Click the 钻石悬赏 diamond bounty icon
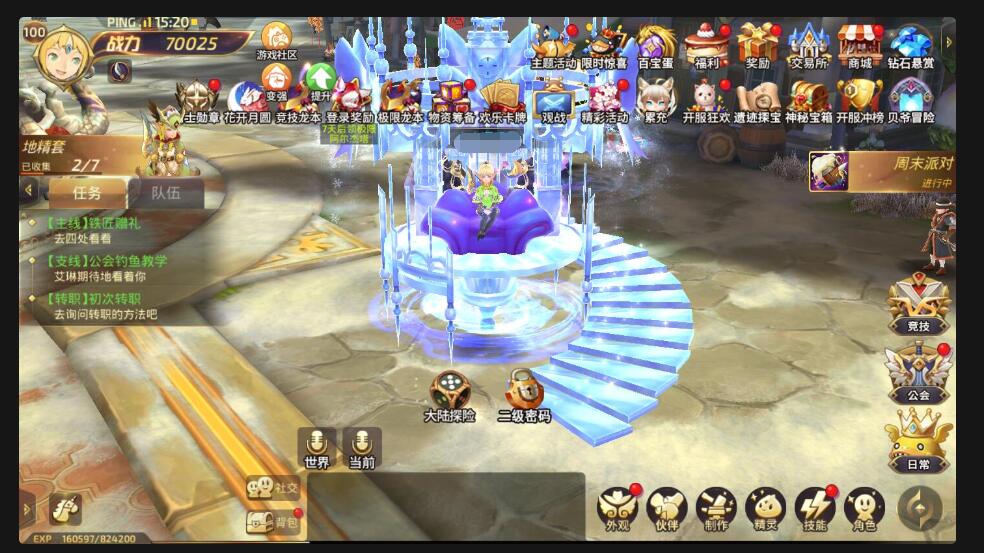Screen dimensions: 984x553 (911, 46)
